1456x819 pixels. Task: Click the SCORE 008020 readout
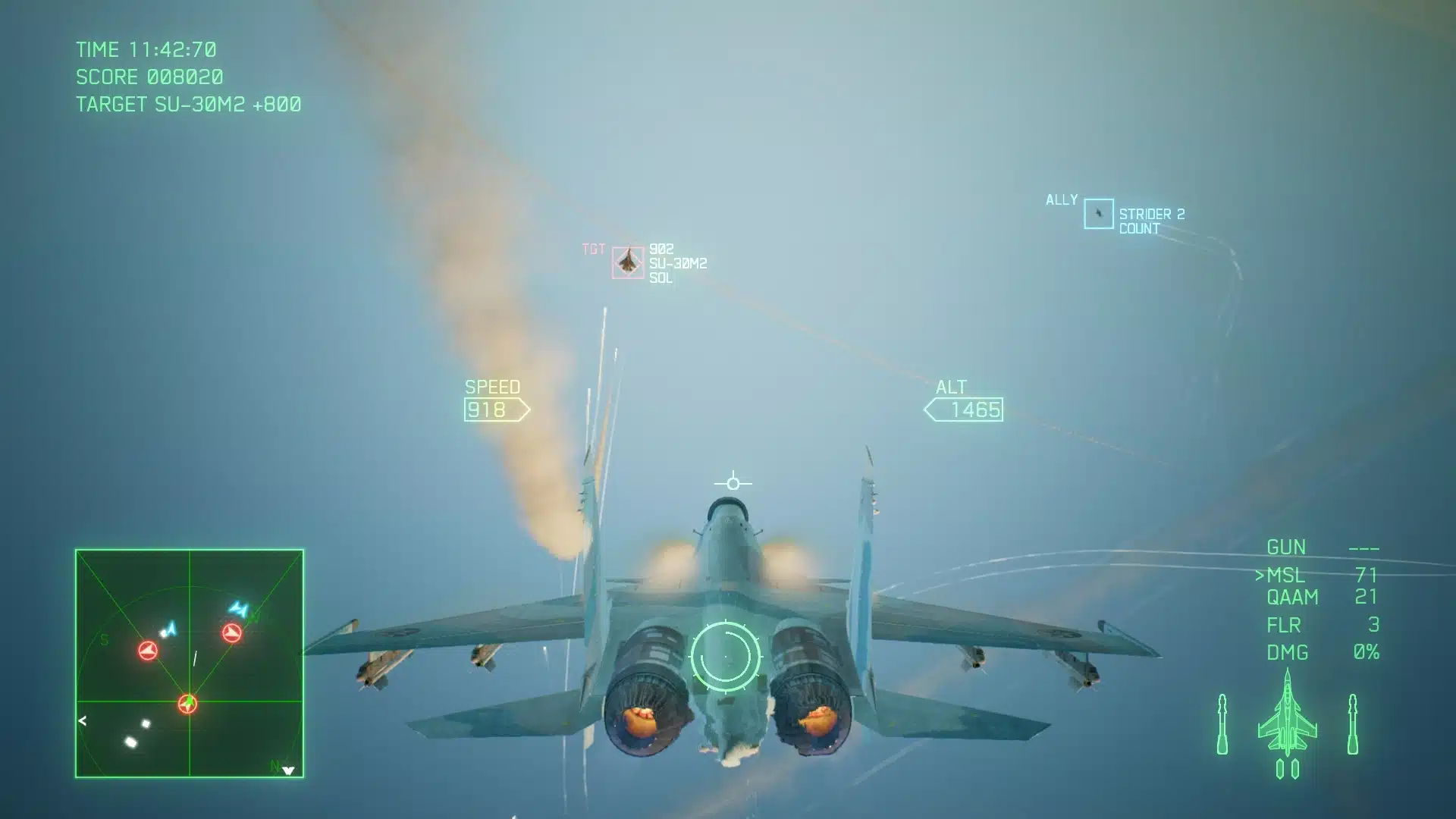click(148, 77)
